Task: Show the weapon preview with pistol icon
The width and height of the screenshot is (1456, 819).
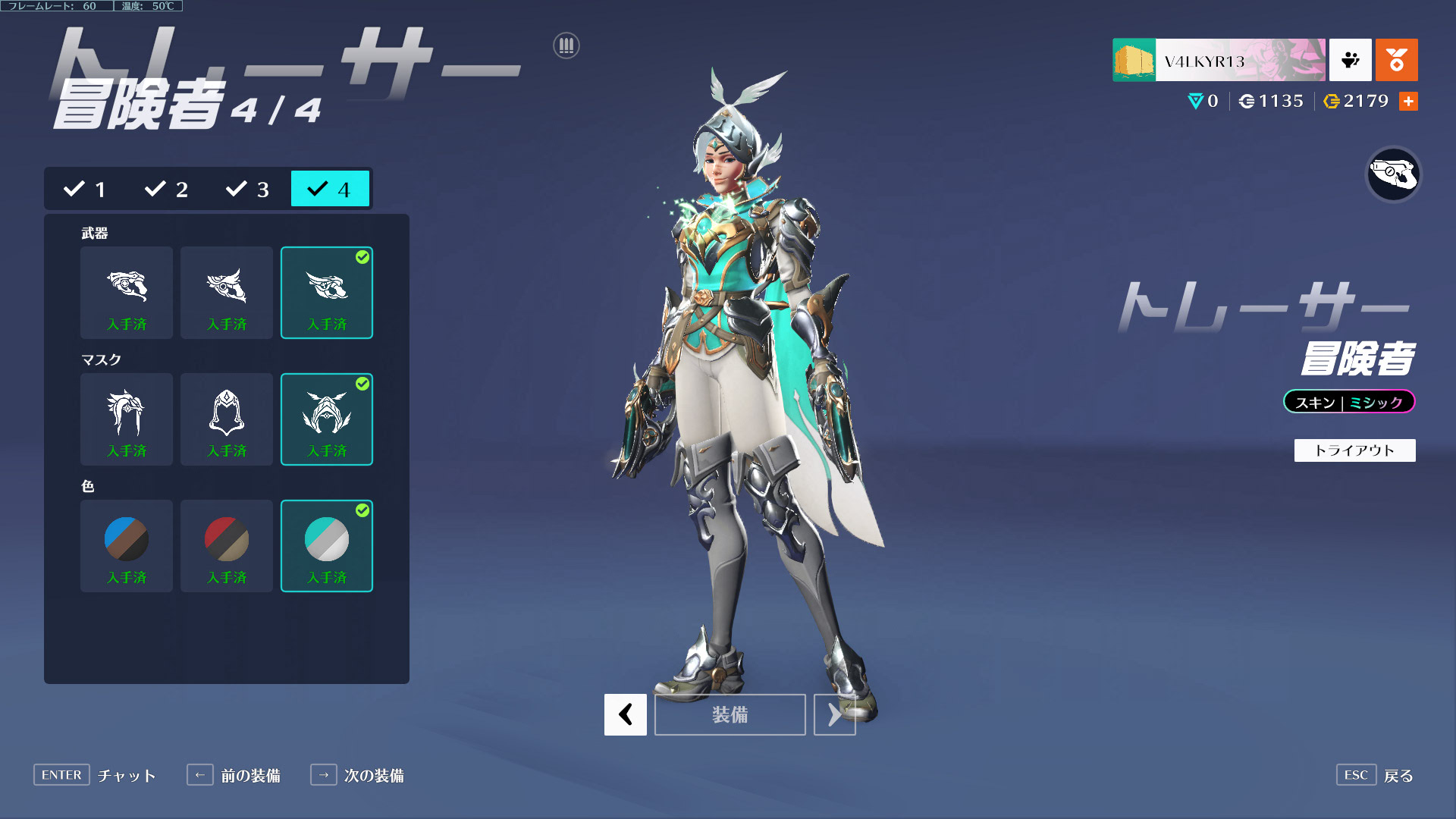Action: point(1393,175)
